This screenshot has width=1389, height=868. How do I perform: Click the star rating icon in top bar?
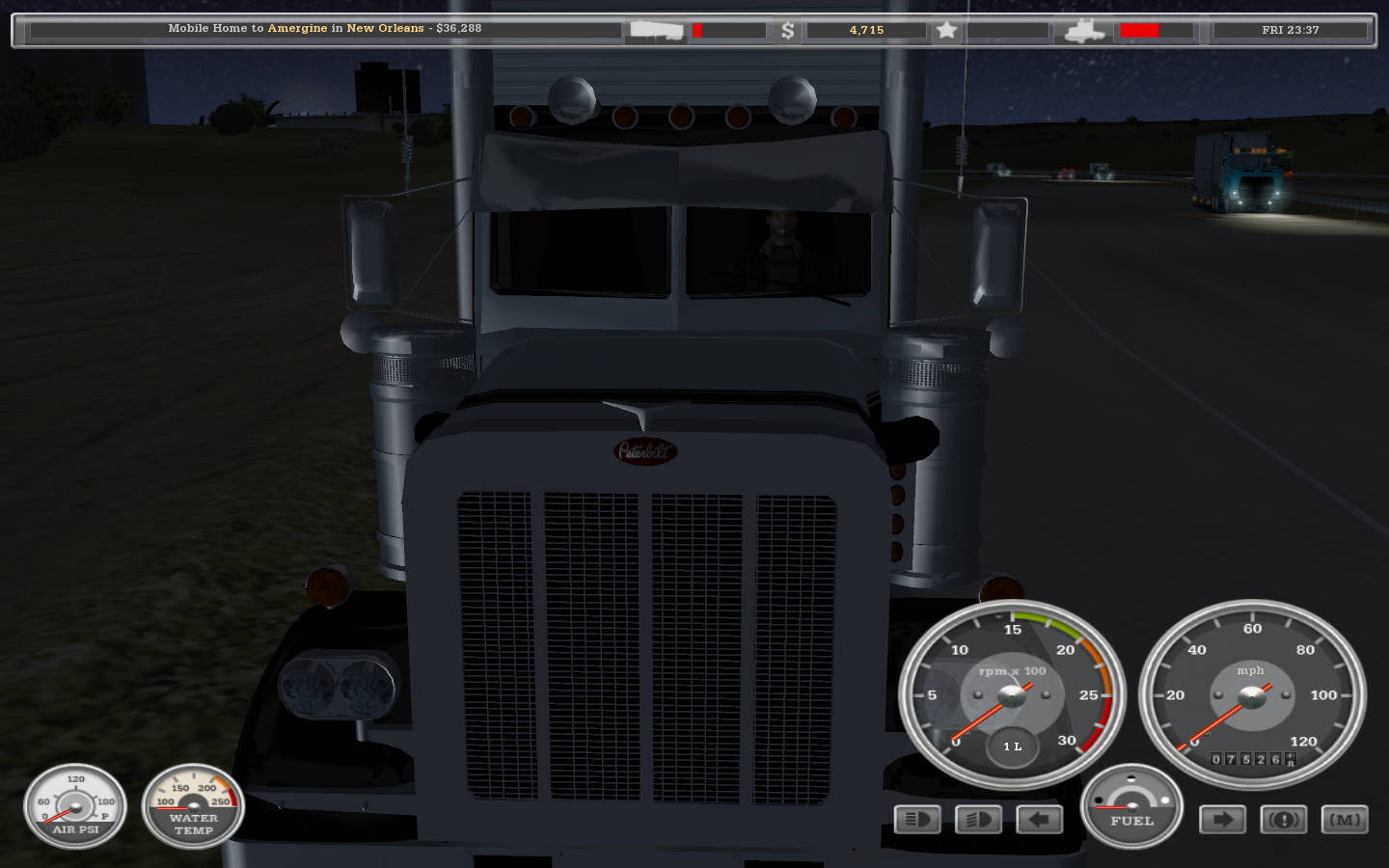point(947,30)
